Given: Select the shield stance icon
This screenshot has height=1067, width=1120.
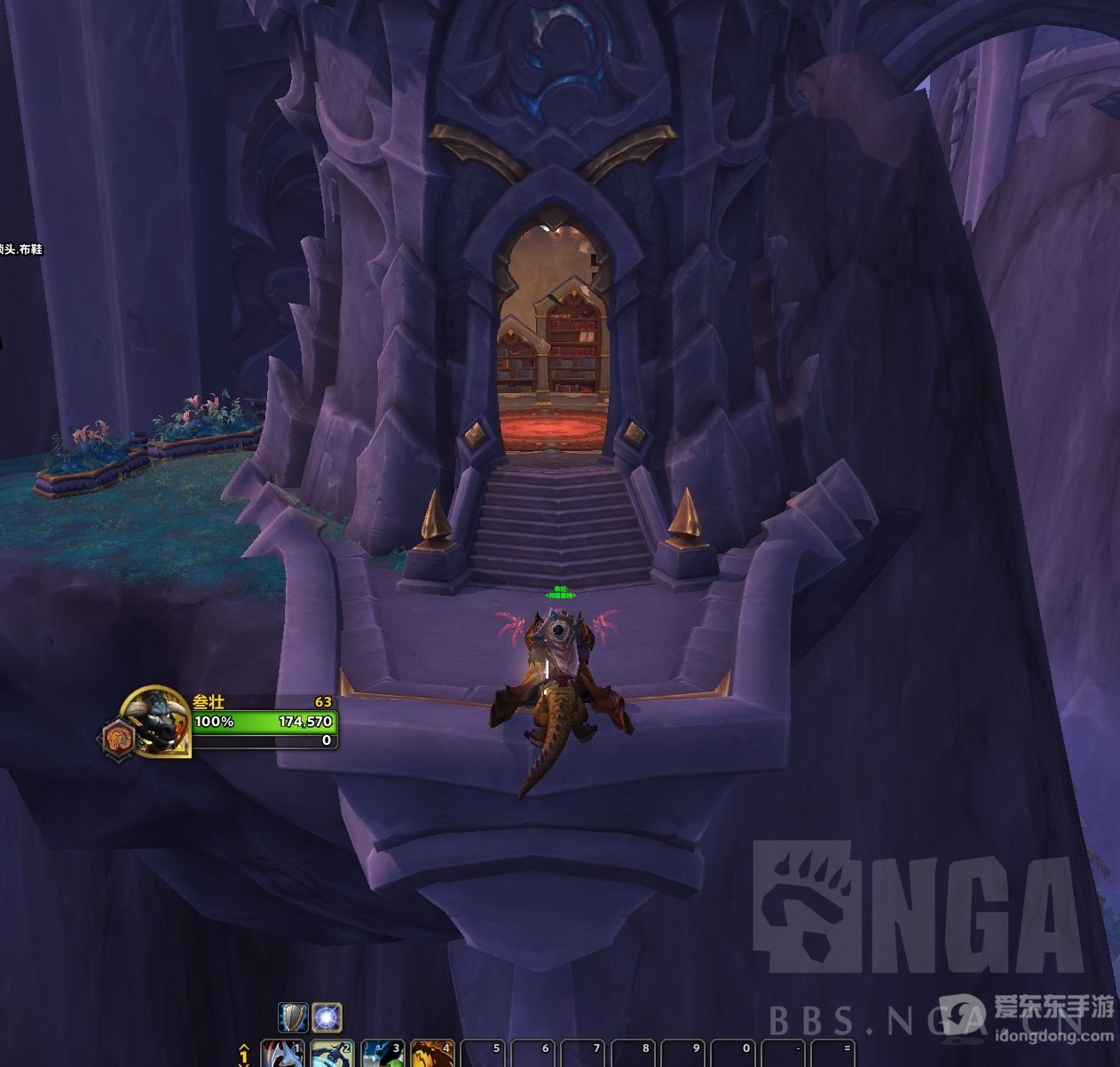Looking at the screenshot, I should [x=293, y=1017].
